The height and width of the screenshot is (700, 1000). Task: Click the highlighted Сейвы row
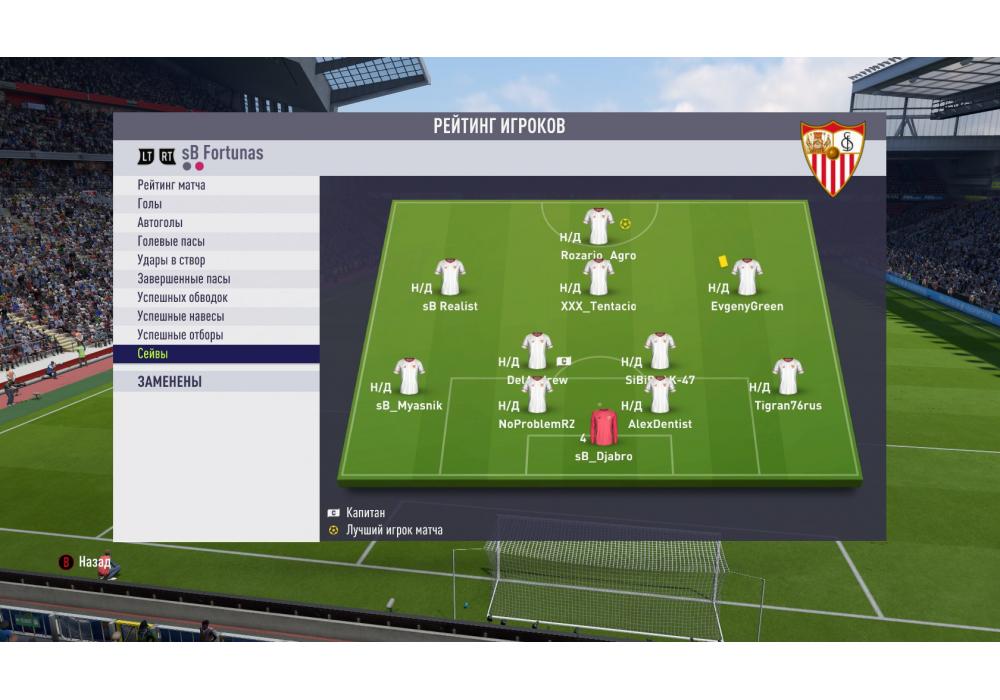(216, 354)
